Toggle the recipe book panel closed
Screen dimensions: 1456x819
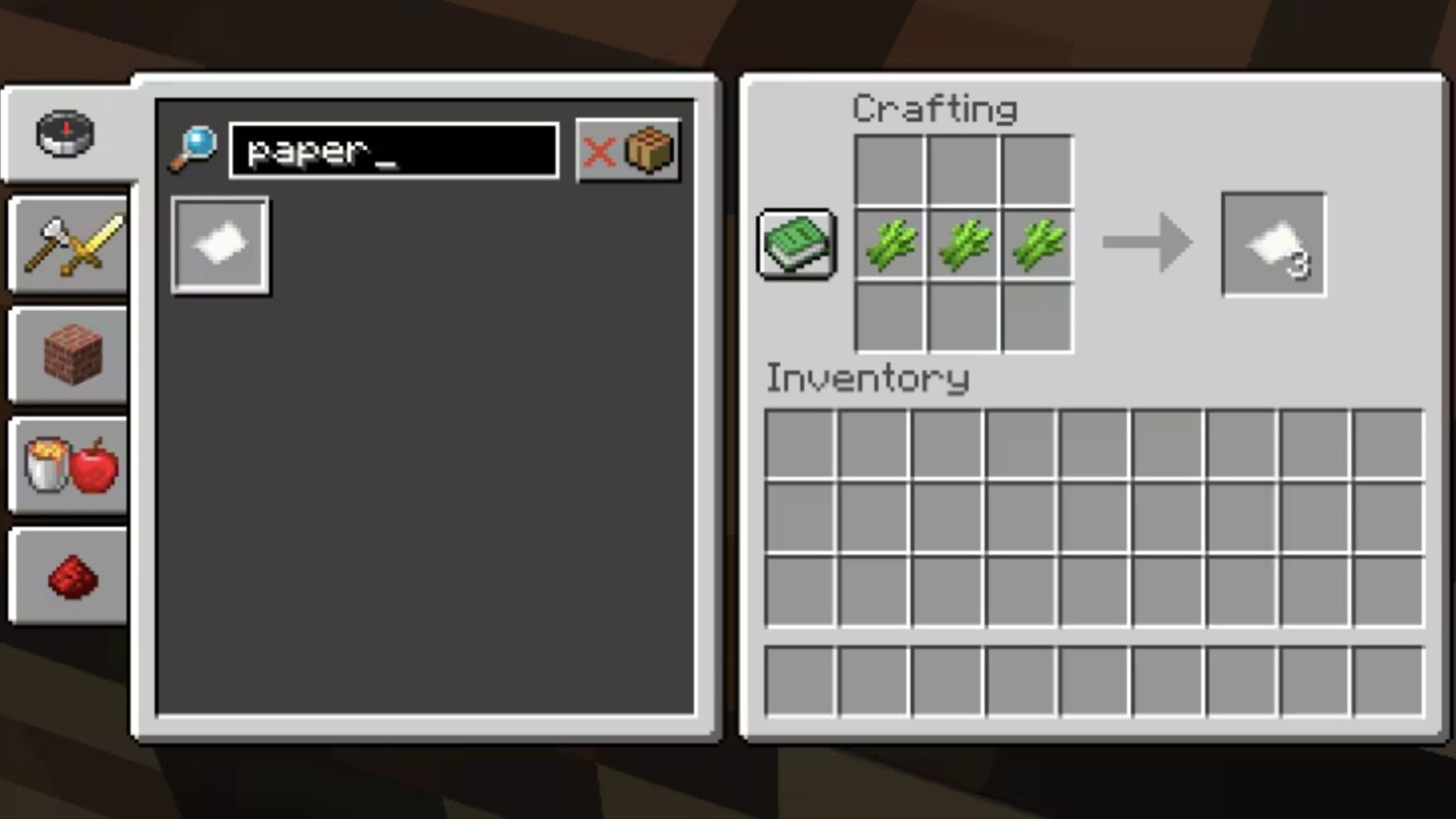click(795, 244)
